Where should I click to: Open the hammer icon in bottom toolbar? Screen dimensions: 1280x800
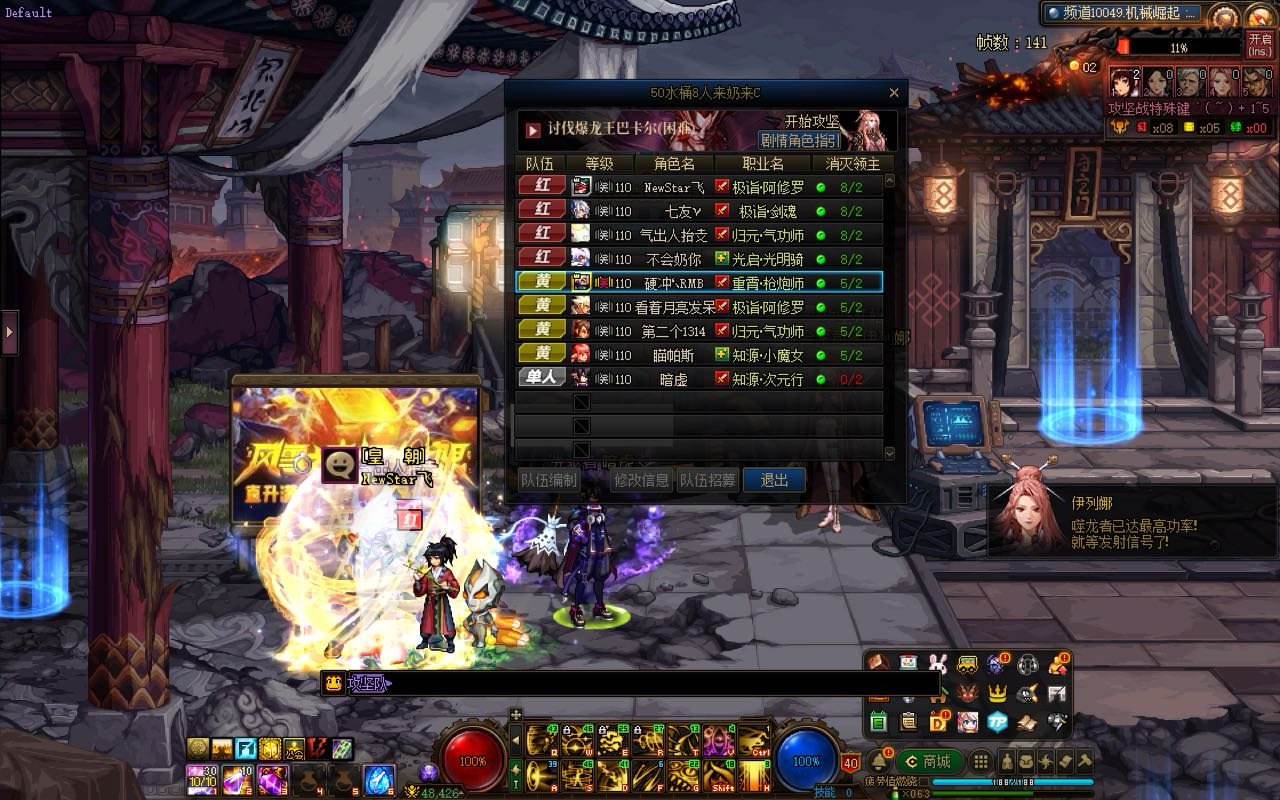point(1084,761)
